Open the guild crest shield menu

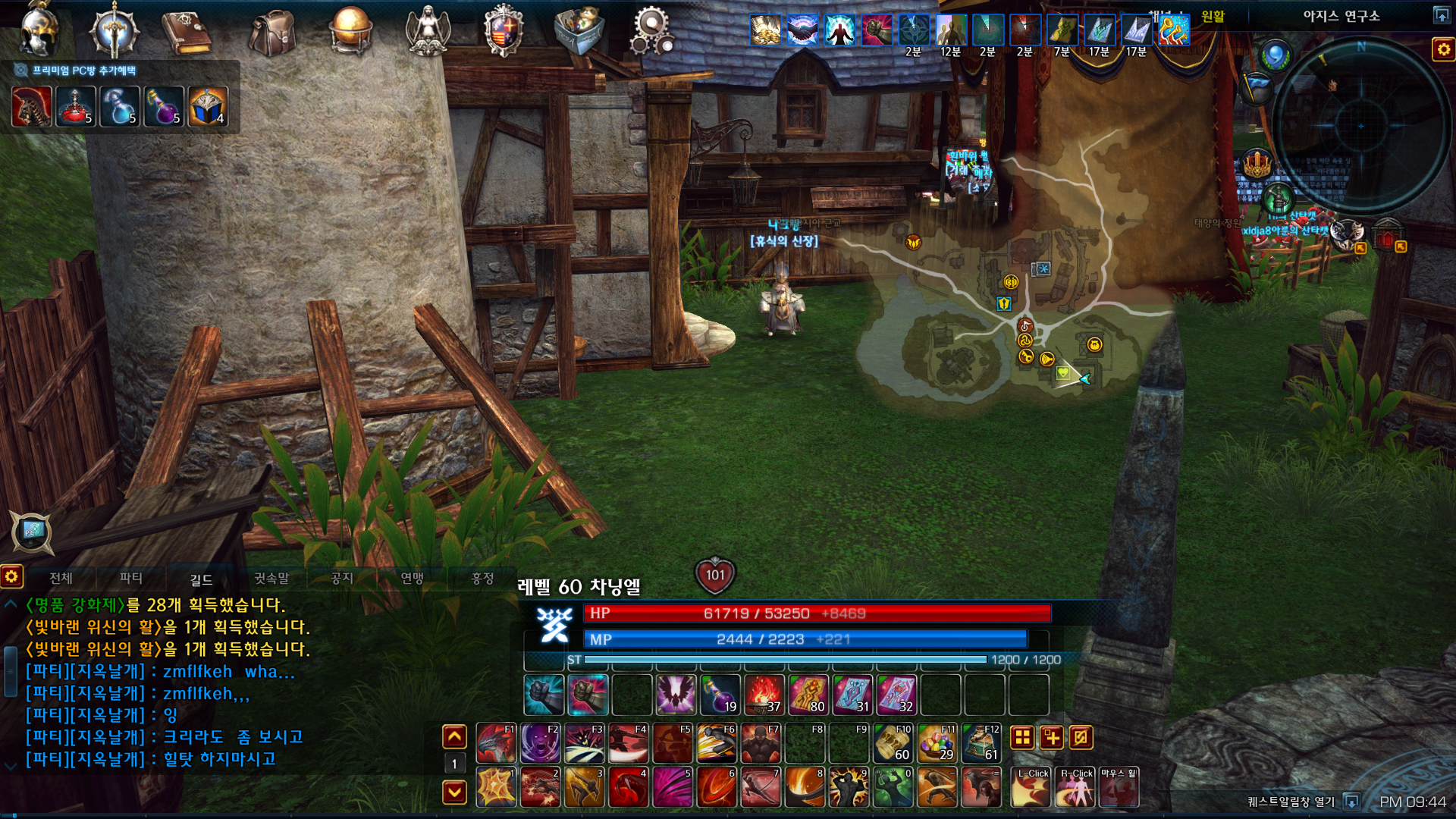click(504, 32)
